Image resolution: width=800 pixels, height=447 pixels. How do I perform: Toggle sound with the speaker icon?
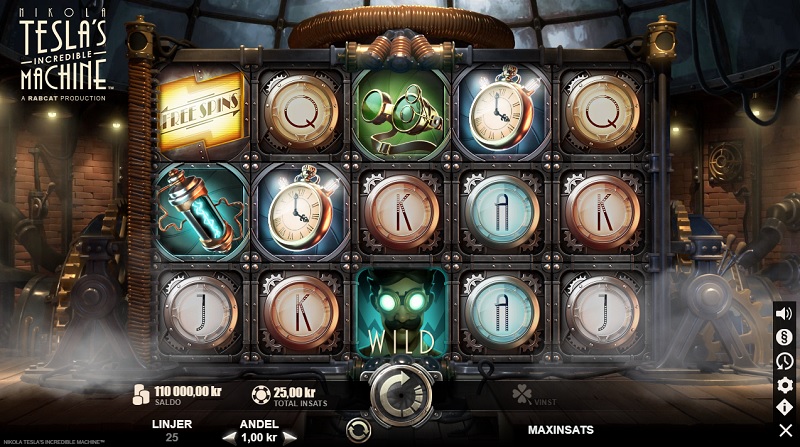(x=785, y=313)
